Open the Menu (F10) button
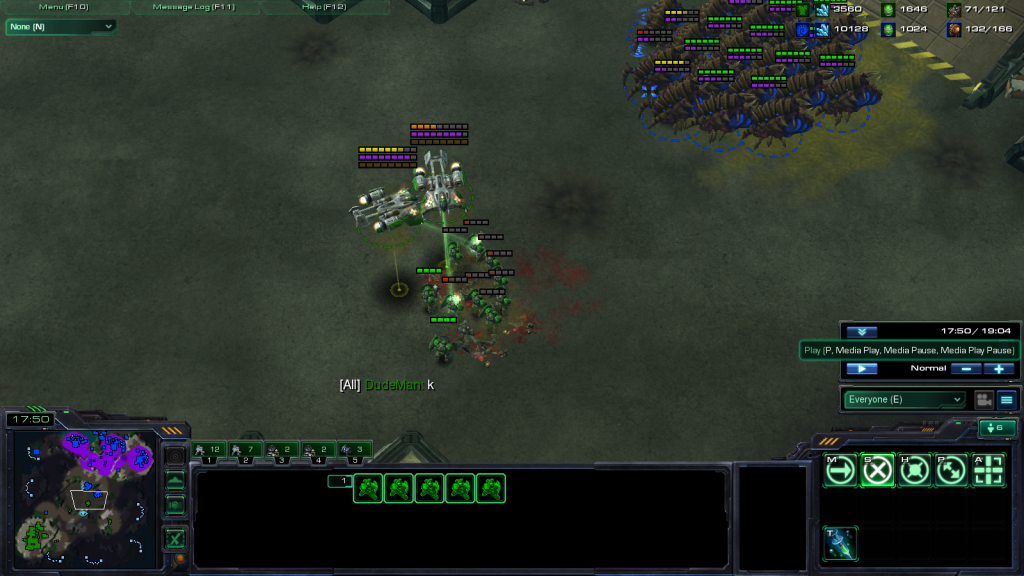Viewport: 1024px width, 576px height. click(66, 7)
